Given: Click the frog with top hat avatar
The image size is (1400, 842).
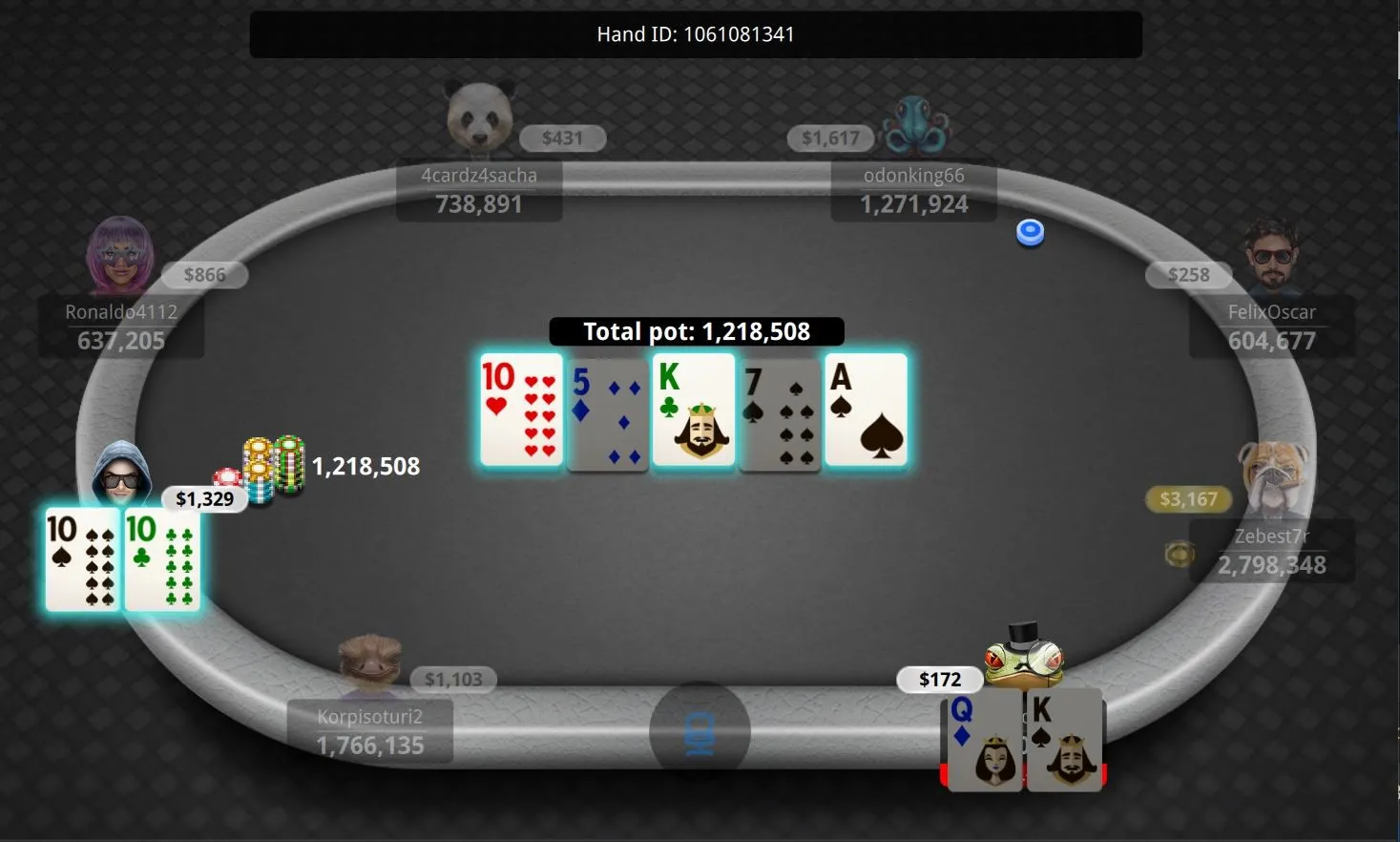Looking at the screenshot, I should [x=1023, y=655].
